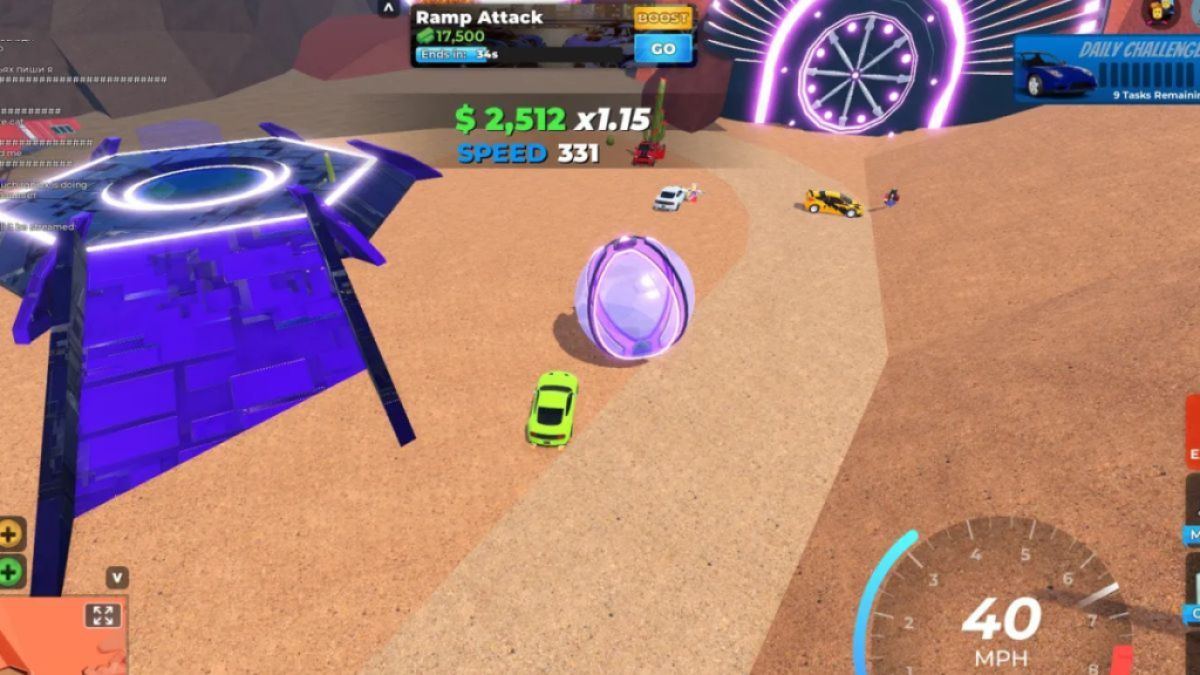The image size is (1200, 675).
Task: Open the player avatar icon
Action: [x=1160, y=11]
